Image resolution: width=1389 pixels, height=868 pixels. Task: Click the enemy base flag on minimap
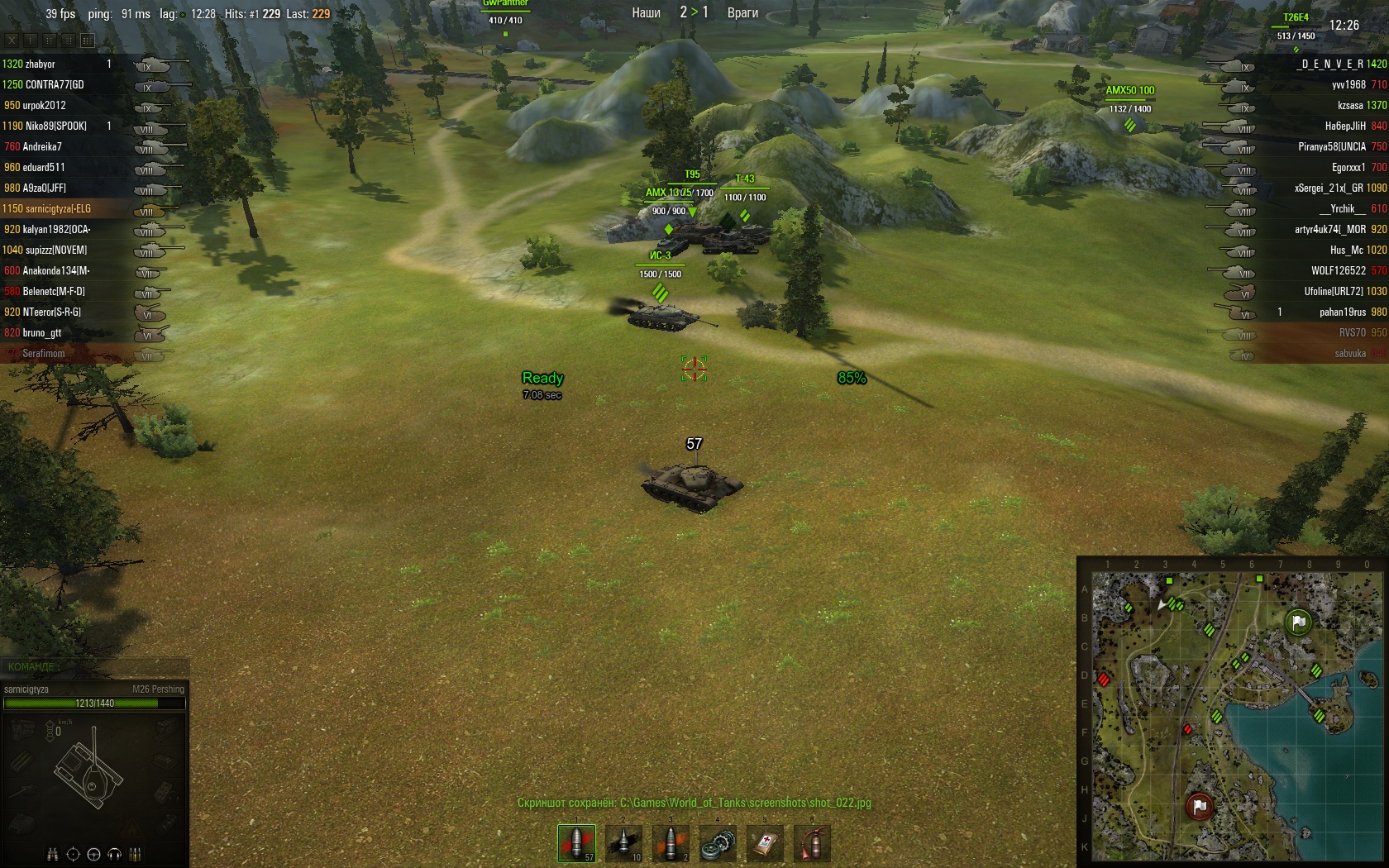point(1199,806)
